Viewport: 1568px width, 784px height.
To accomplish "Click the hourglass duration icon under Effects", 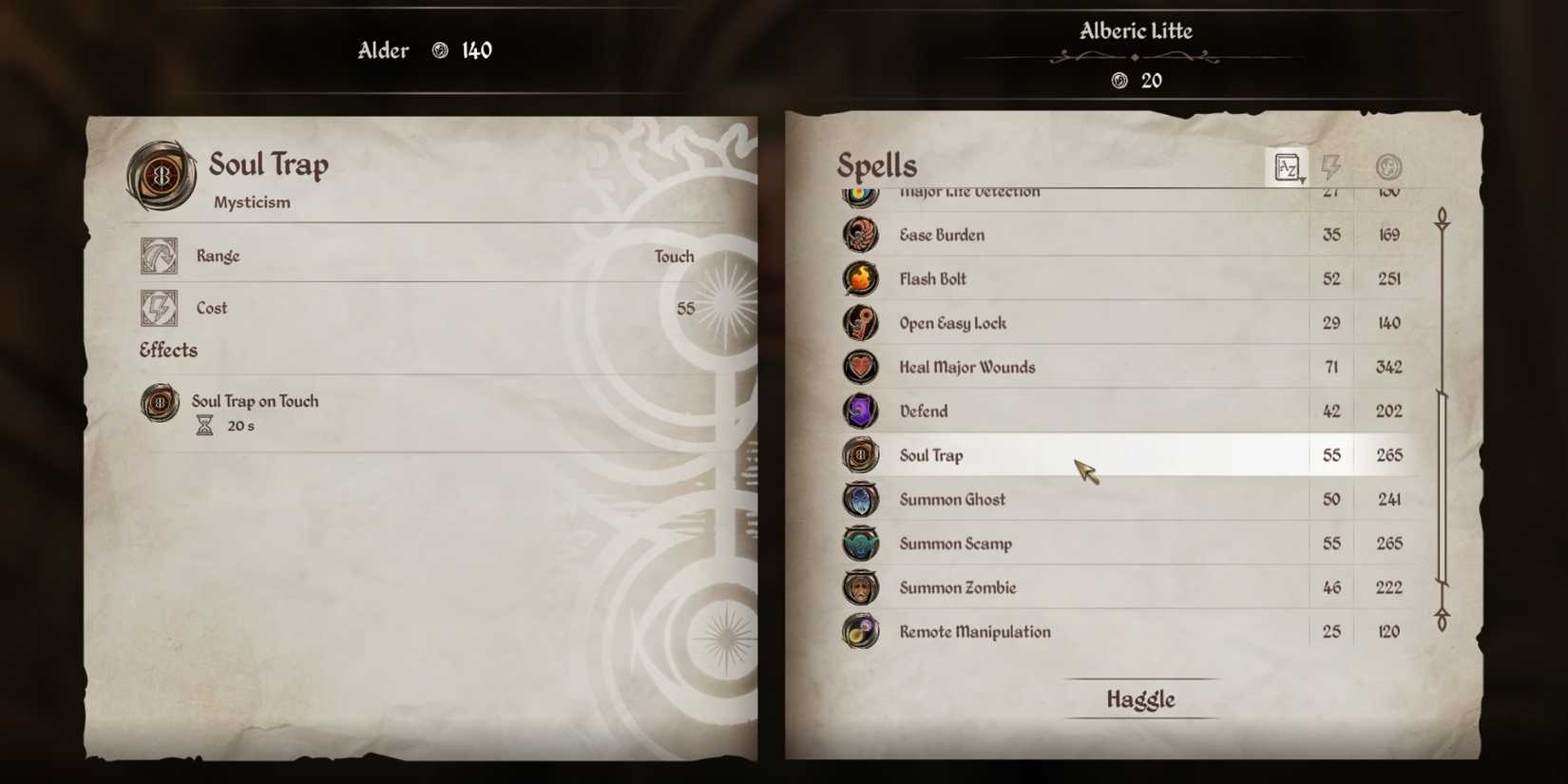I will point(202,426).
